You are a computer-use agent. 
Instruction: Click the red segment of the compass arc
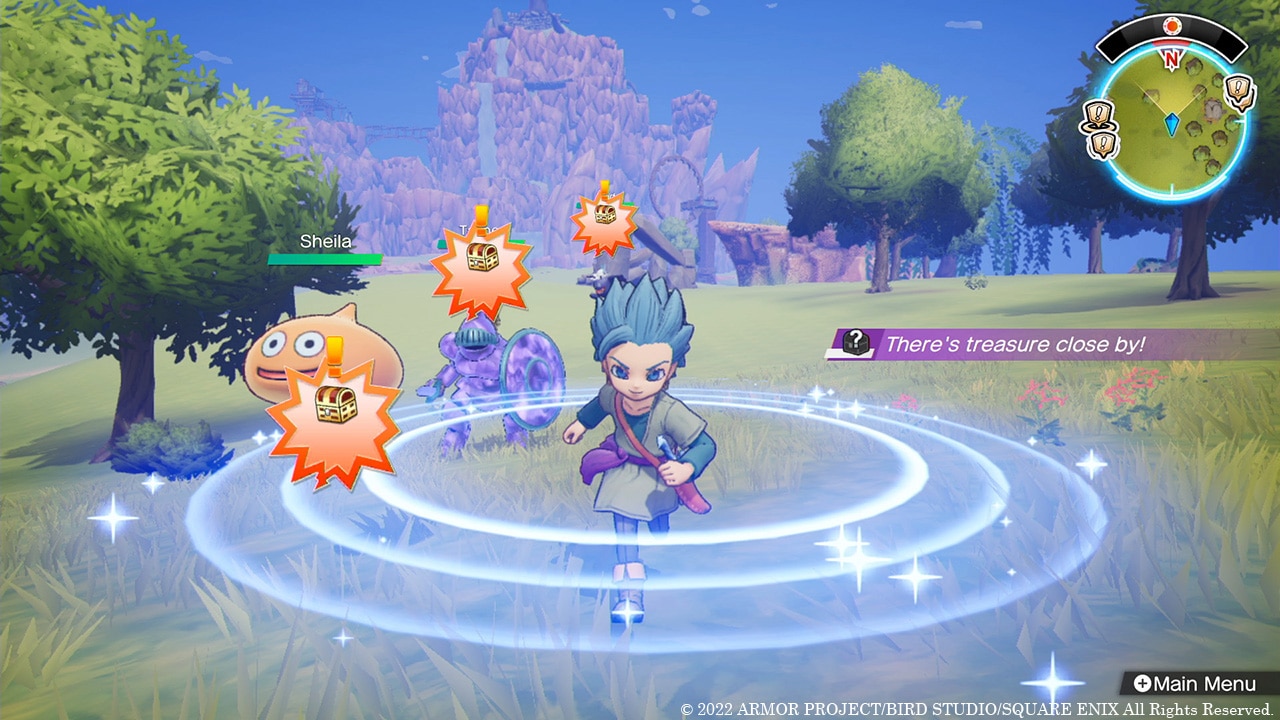point(1172,43)
